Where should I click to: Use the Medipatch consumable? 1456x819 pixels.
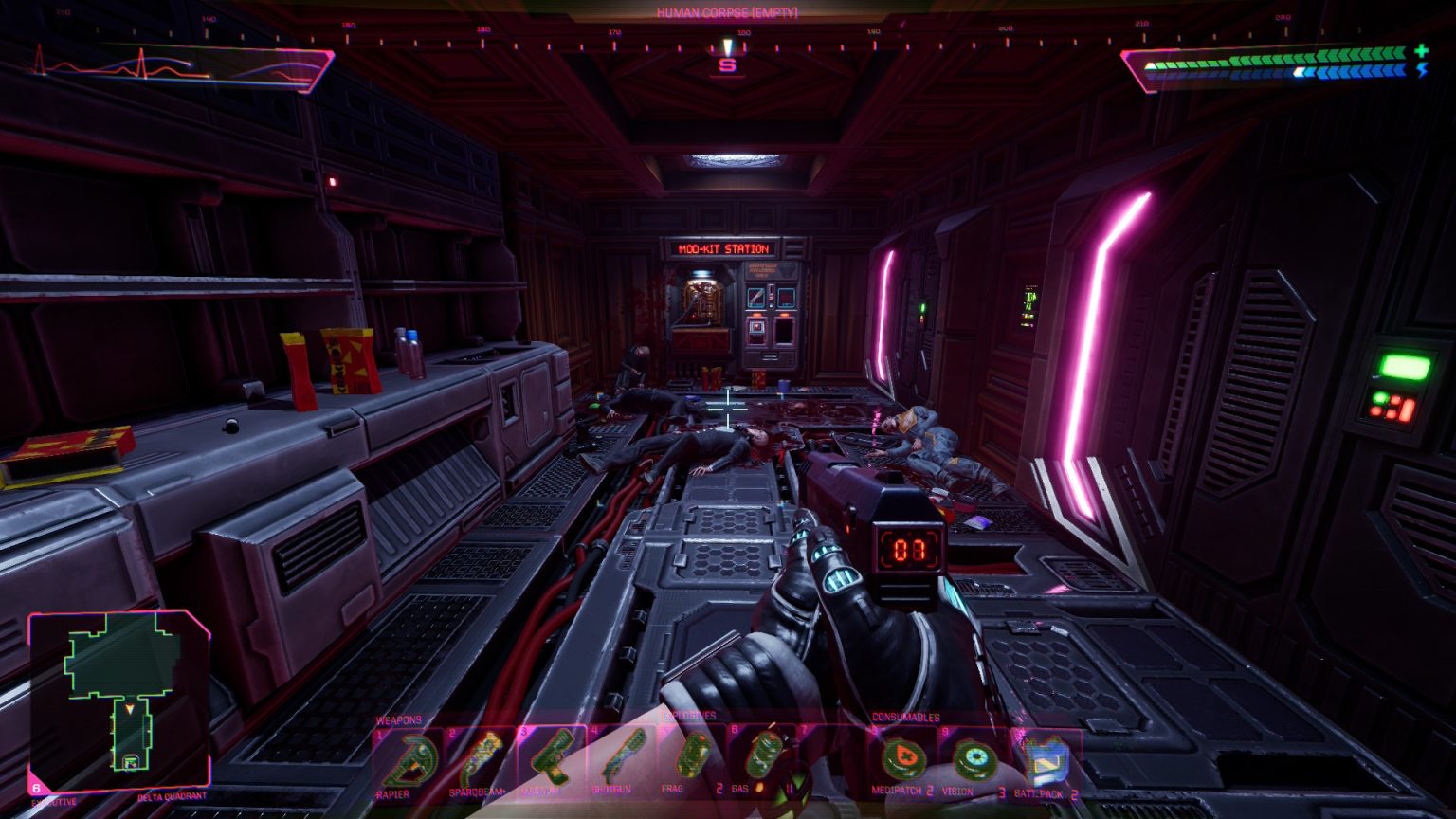(x=903, y=758)
